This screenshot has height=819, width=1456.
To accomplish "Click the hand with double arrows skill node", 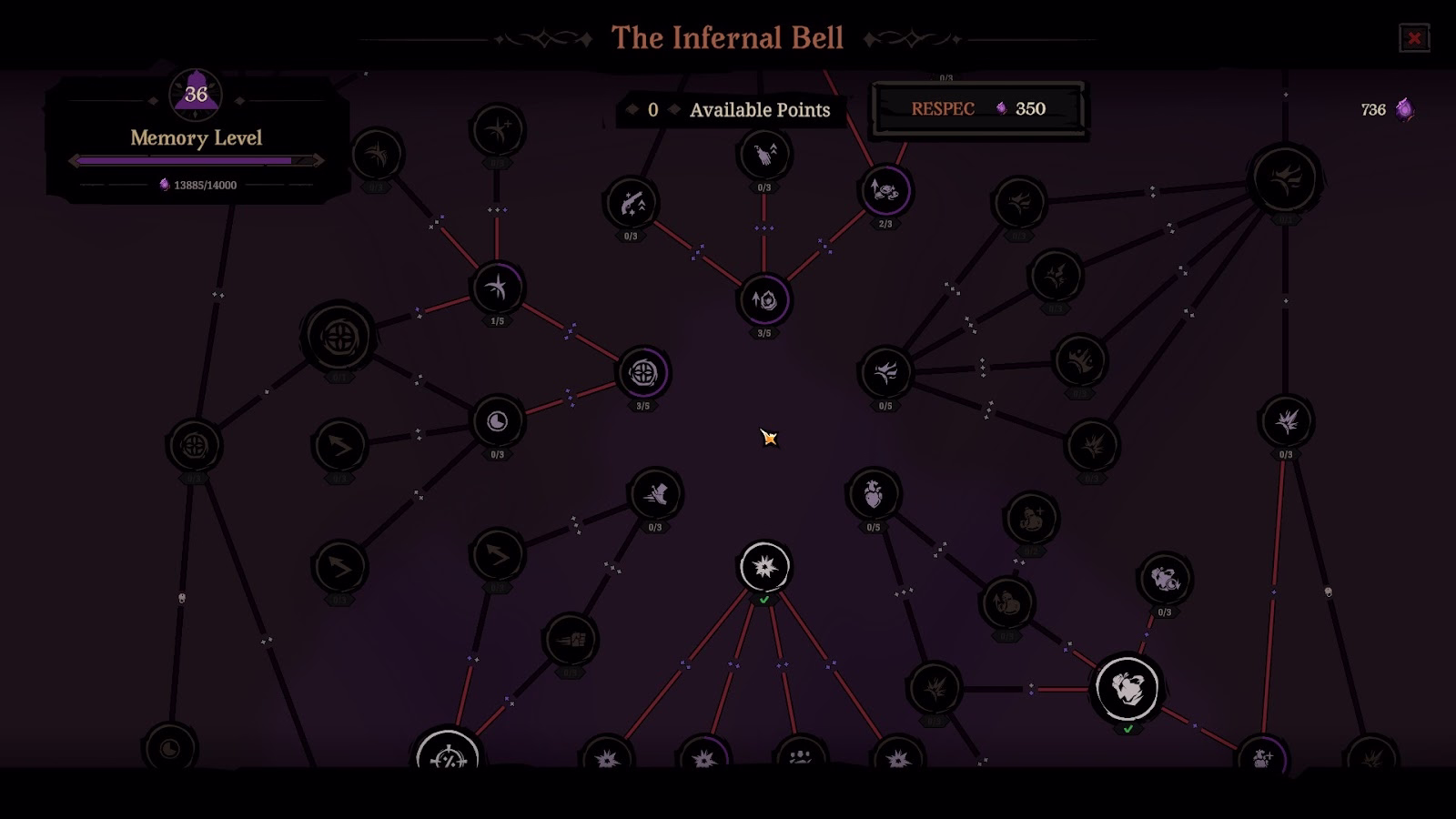I will [761, 155].
